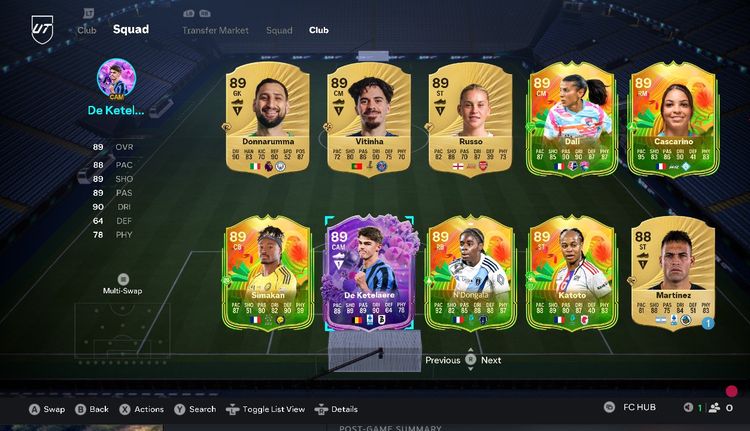Select the Simakan centre-back card
Screen dimensions: 750x431
tap(261, 272)
